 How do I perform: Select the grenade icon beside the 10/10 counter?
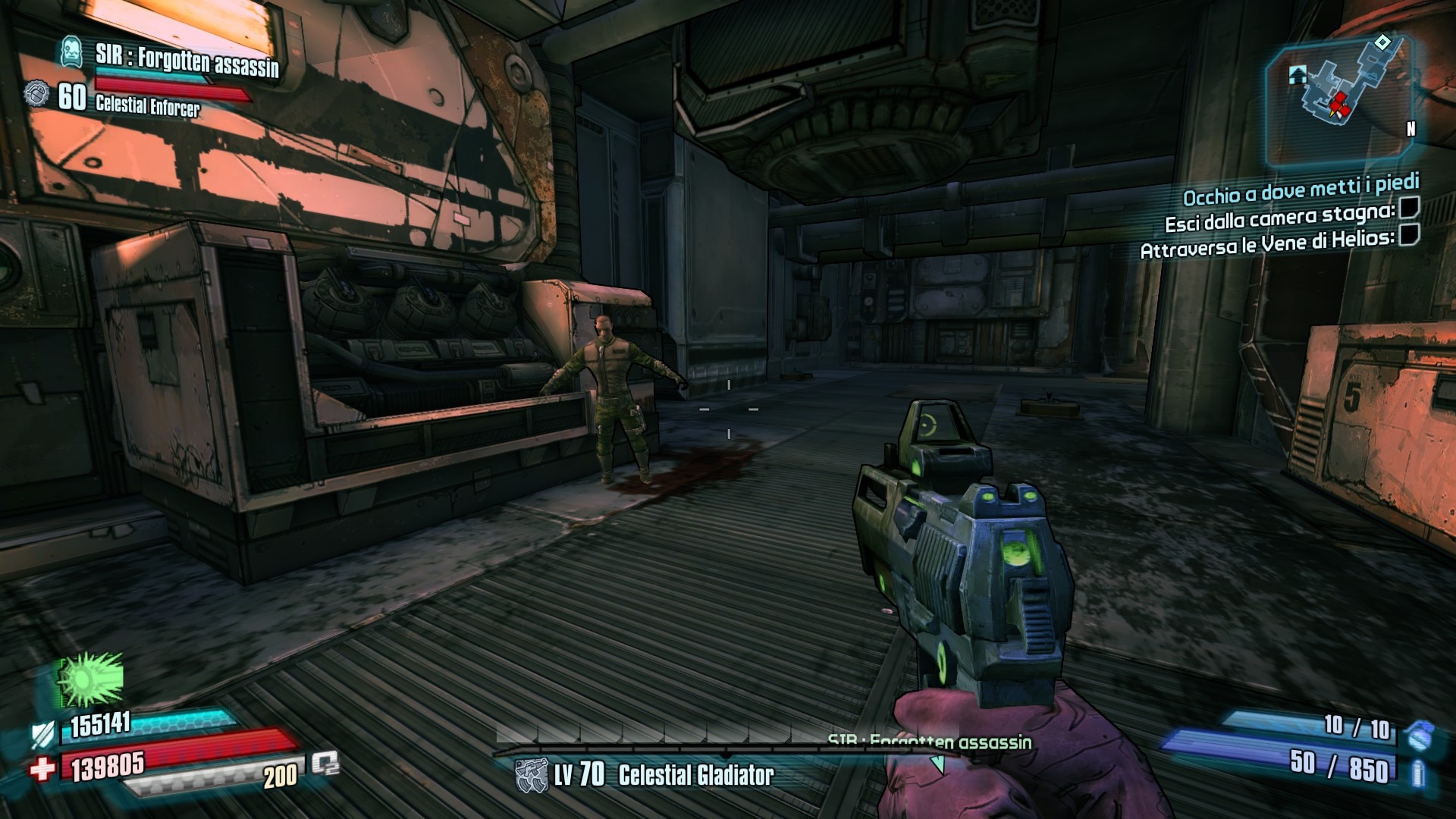pyautogui.click(x=1417, y=735)
